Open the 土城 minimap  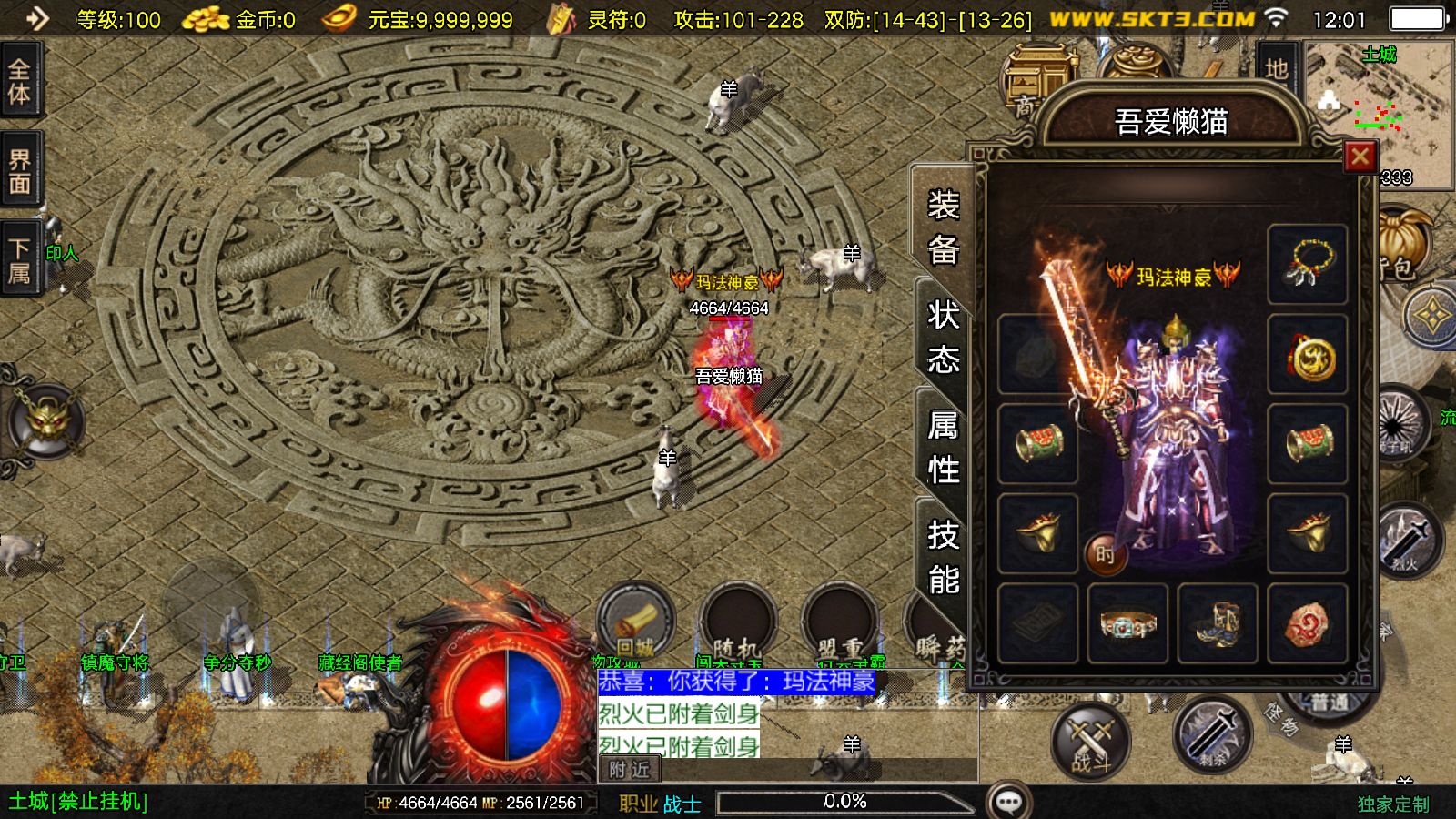click(x=1379, y=109)
